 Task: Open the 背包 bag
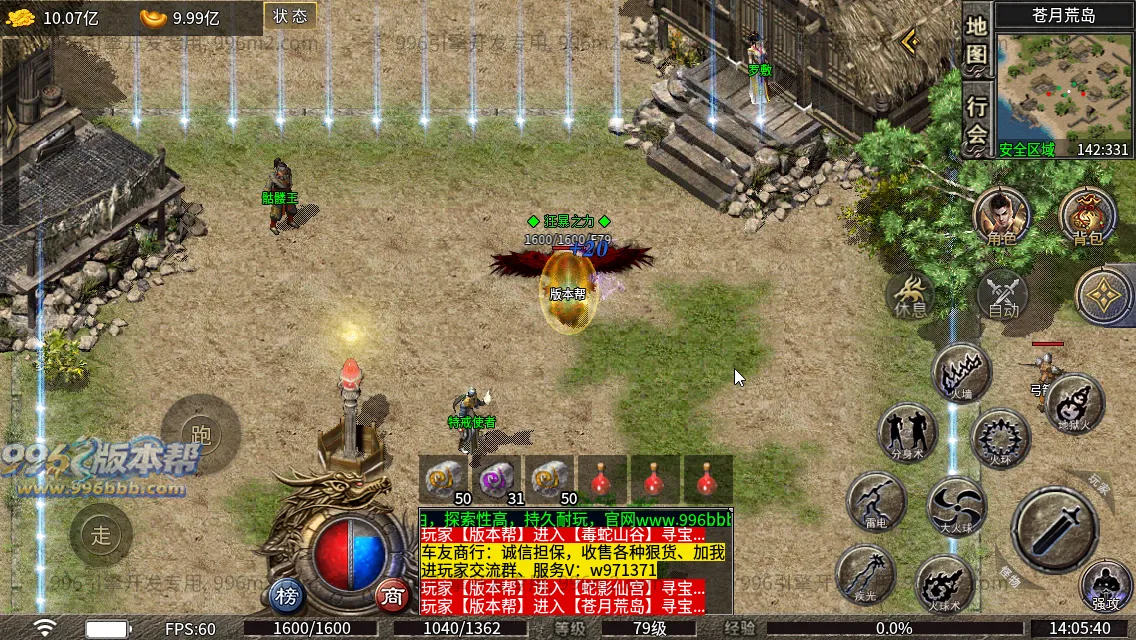[x=1087, y=214]
